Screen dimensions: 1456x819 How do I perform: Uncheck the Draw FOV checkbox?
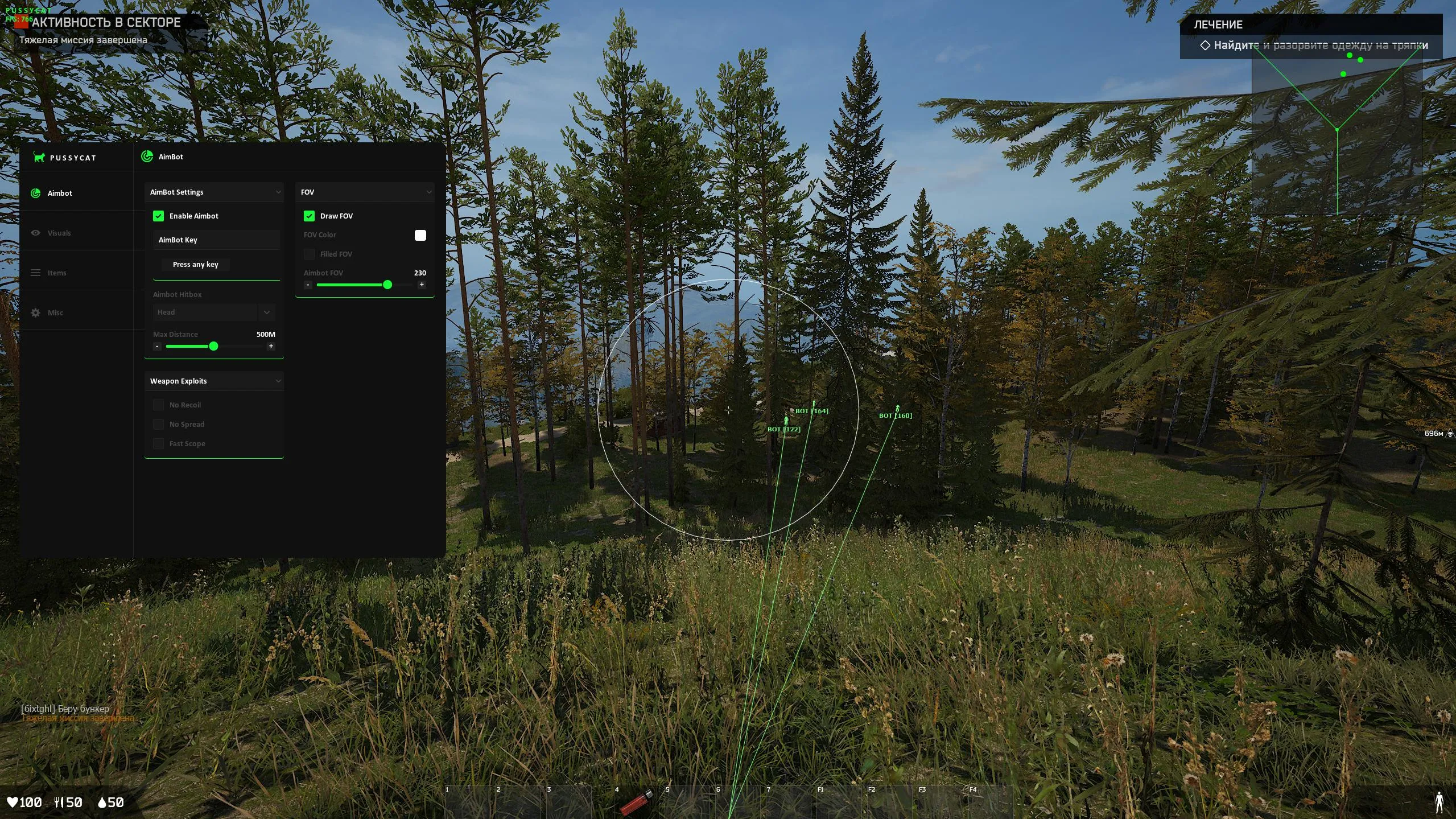coord(309,216)
